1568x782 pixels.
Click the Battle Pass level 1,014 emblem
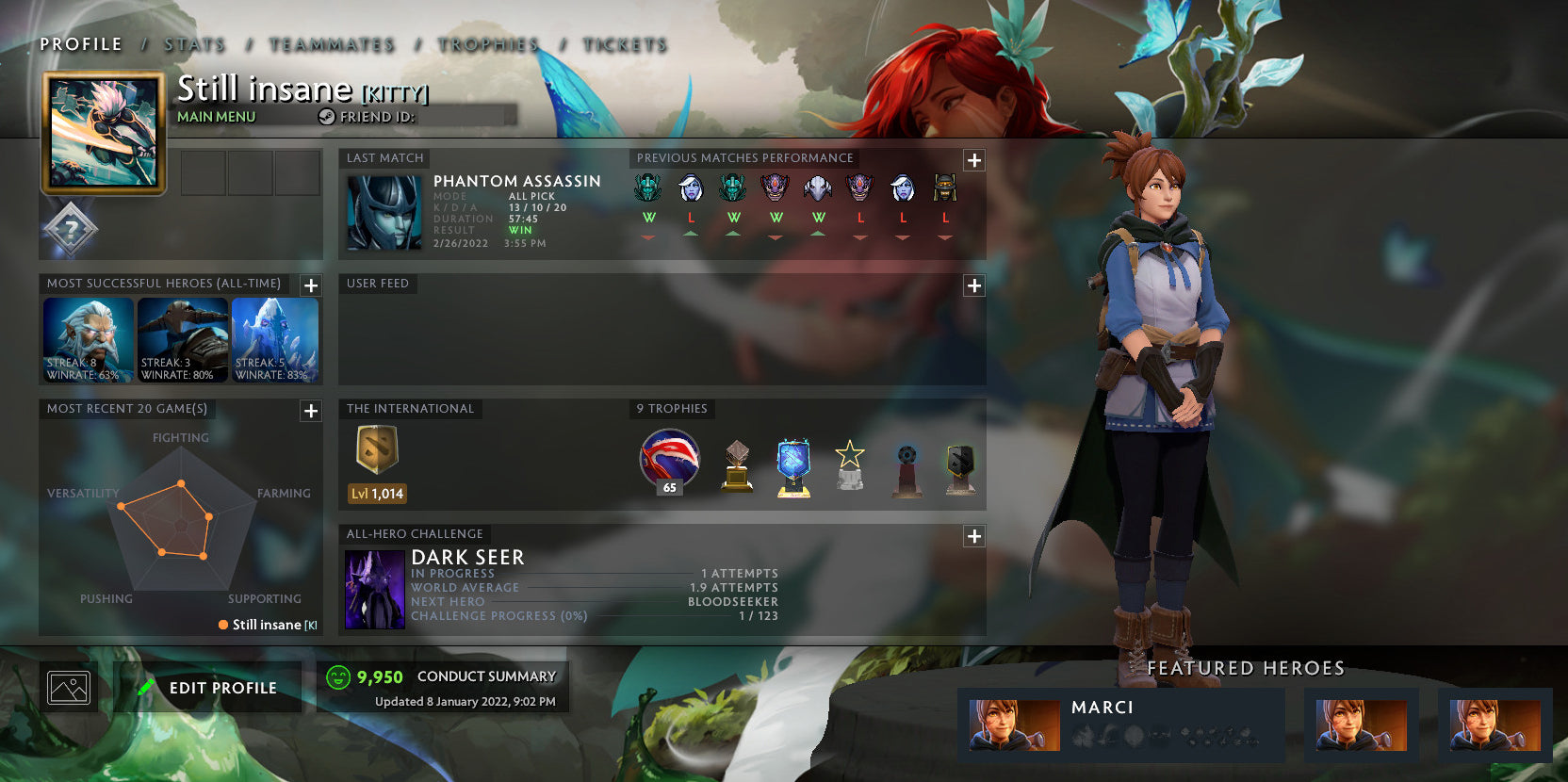click(x=376, y=459)
